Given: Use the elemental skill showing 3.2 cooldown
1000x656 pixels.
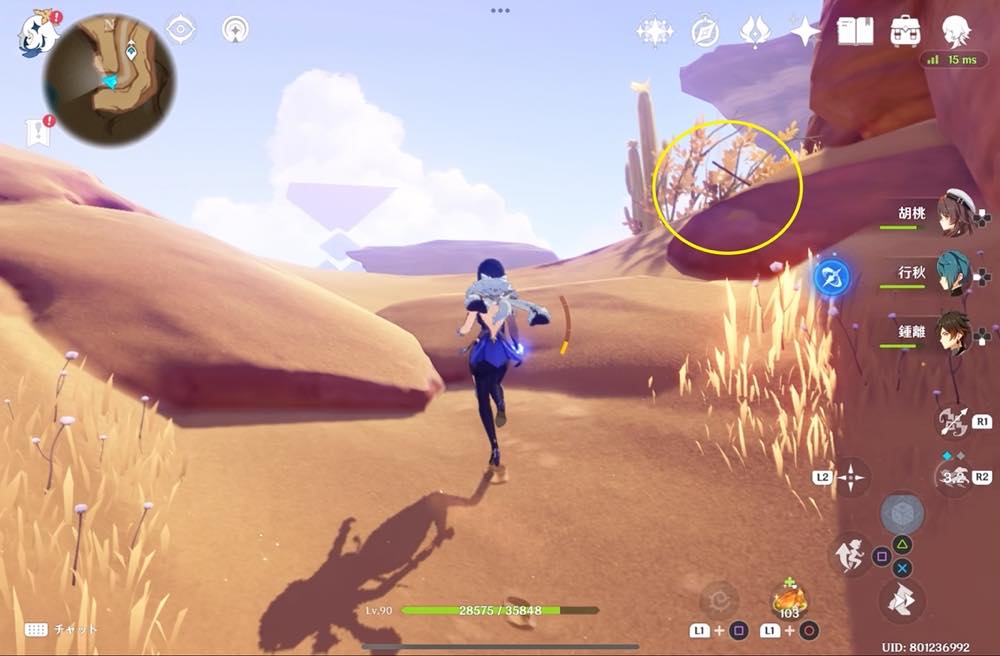Looking at the screenshot, I should [x=953, y=477].
